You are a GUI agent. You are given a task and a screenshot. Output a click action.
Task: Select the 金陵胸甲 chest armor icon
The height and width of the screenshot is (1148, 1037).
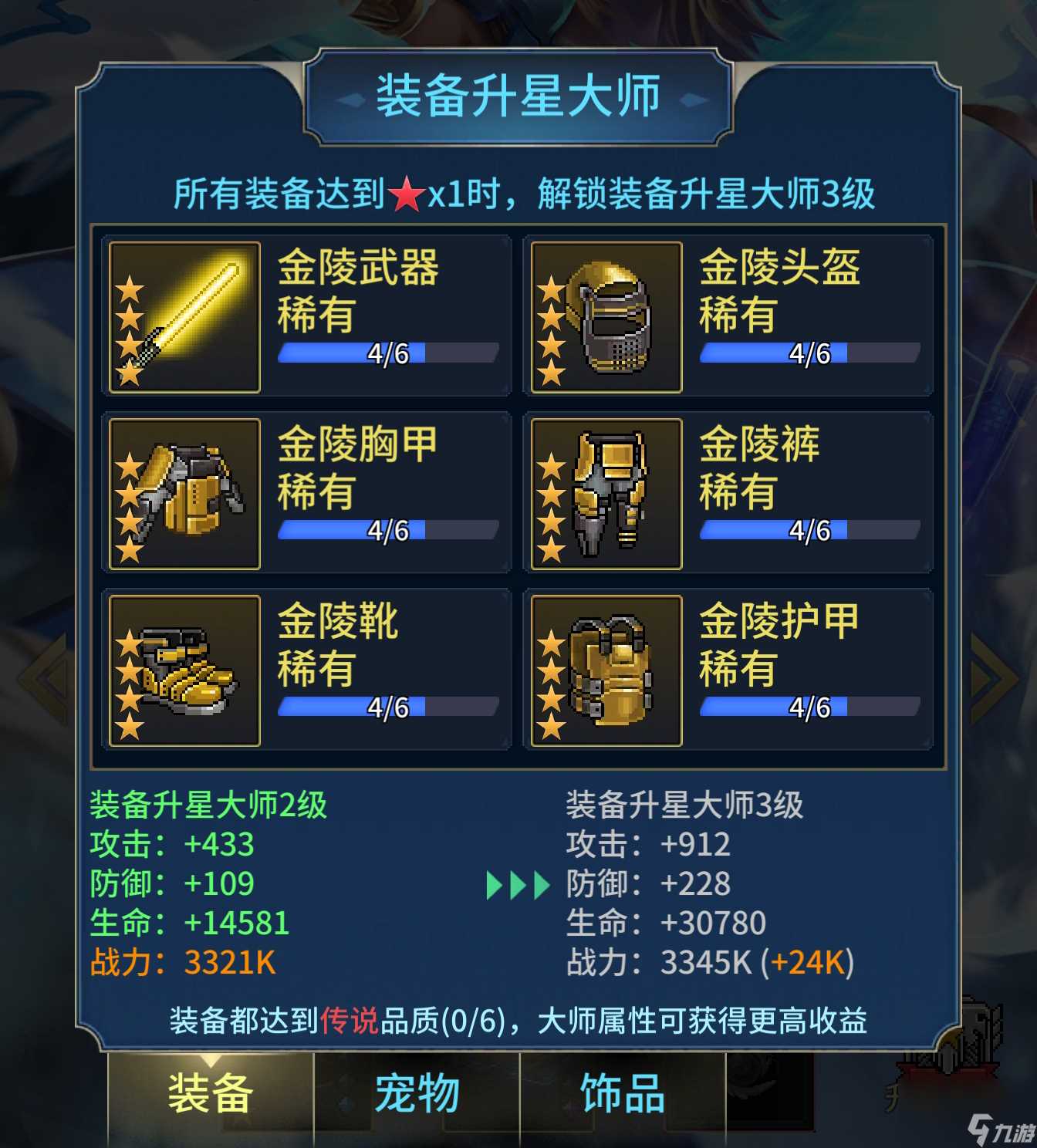183,495
